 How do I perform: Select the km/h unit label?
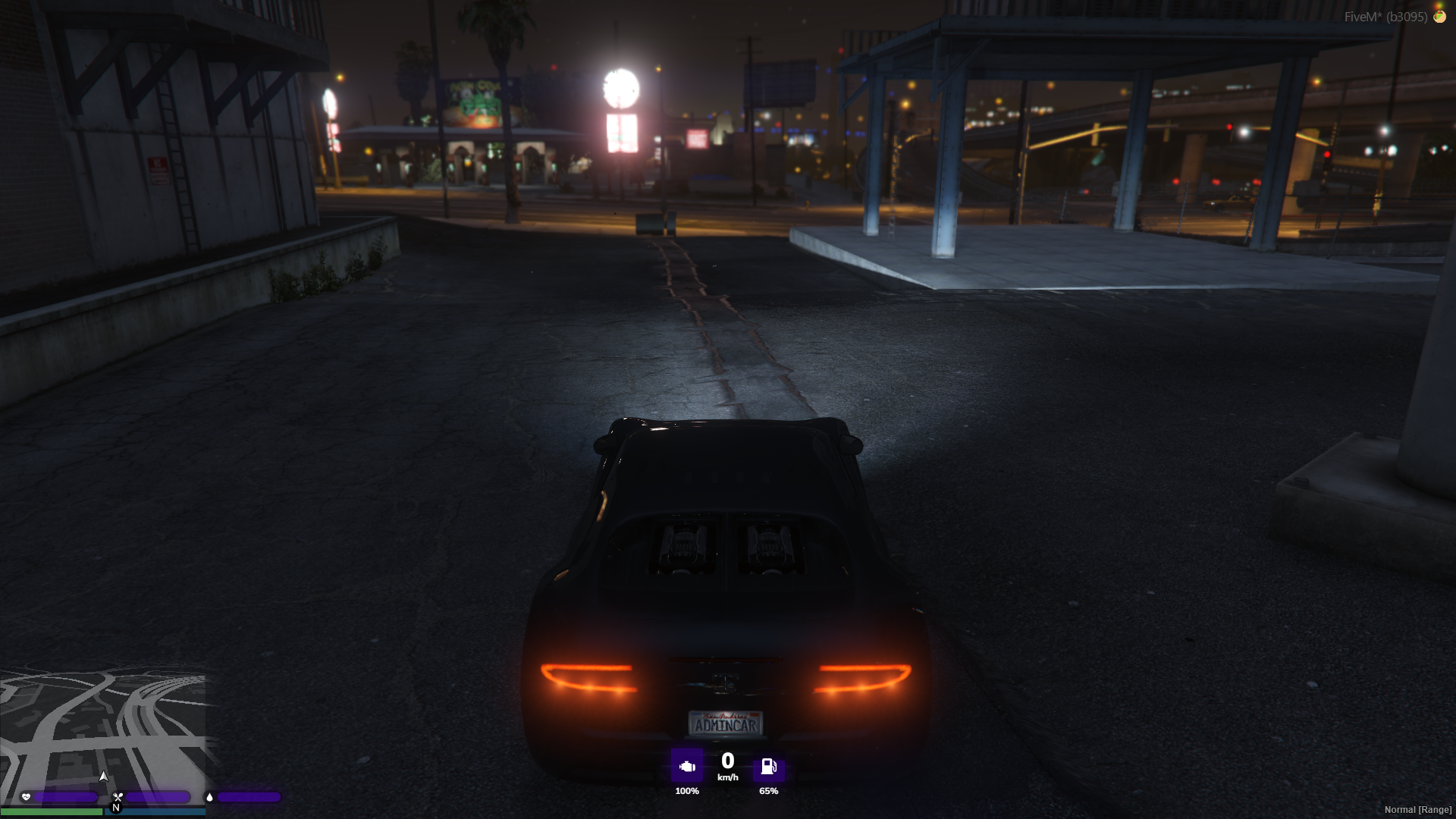(728, 777)
